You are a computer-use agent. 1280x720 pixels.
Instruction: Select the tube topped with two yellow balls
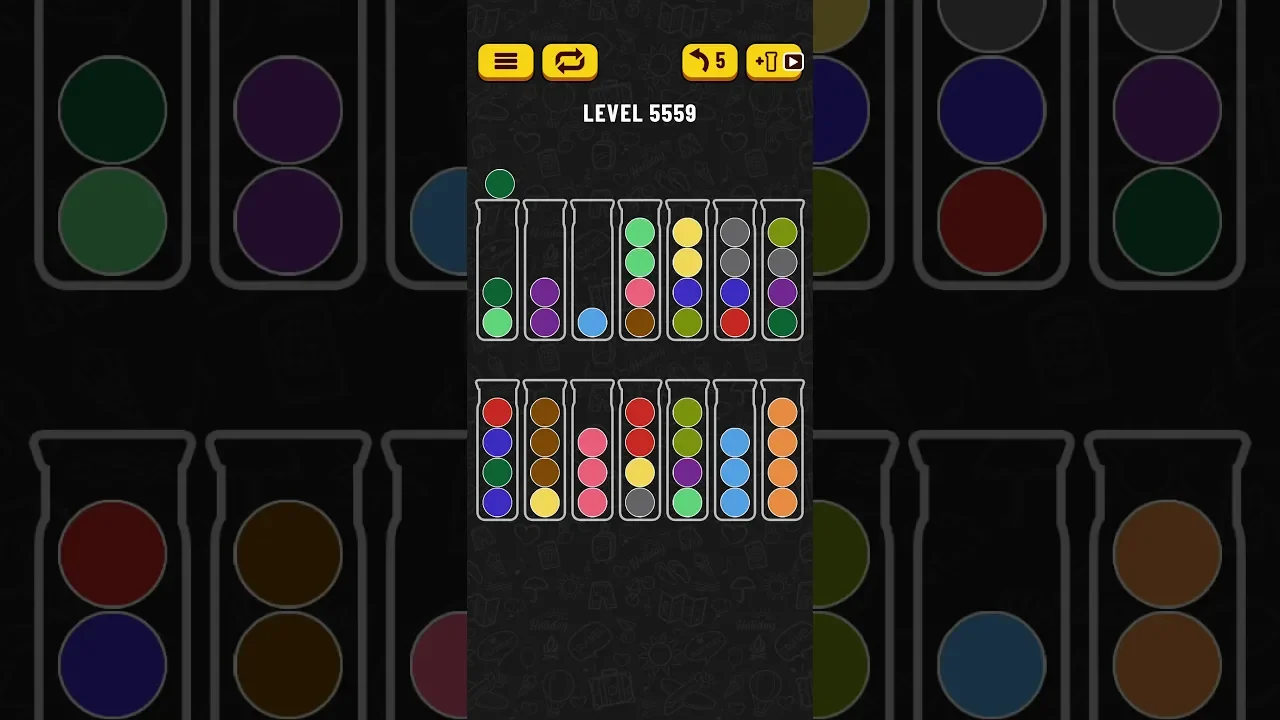(687, 272)
